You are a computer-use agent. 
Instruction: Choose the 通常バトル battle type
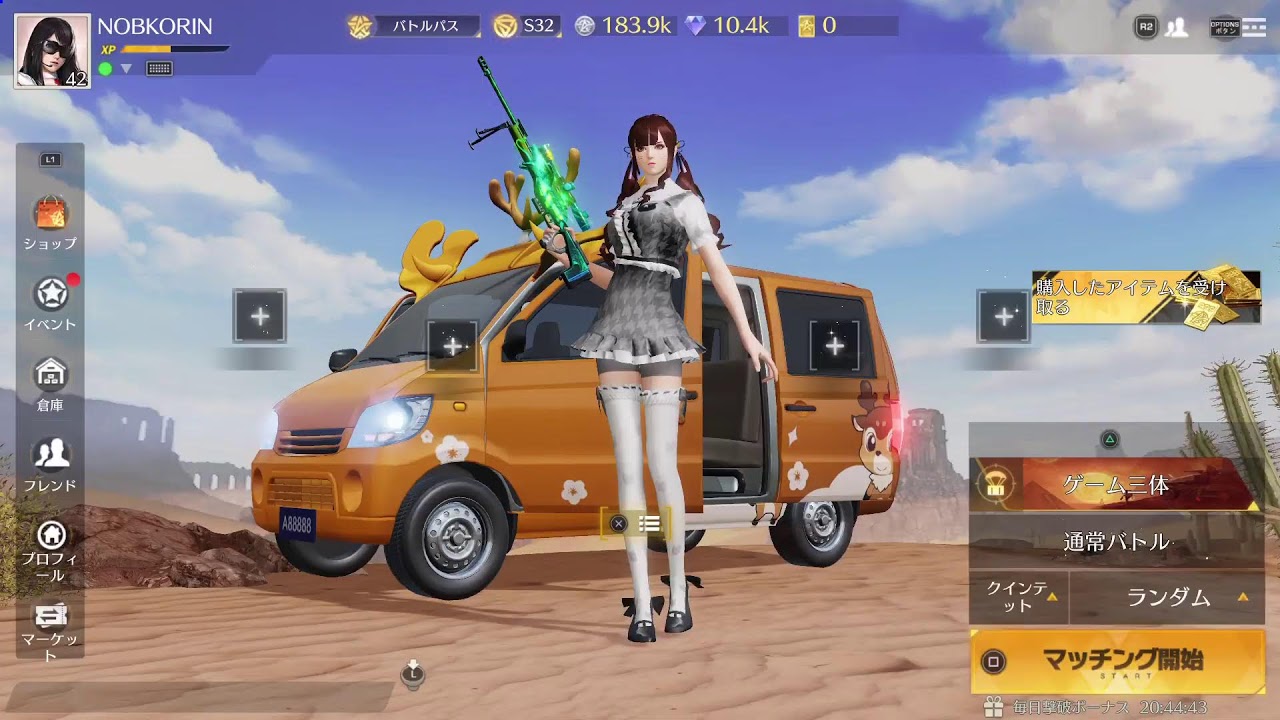[x=1116, y=542]
